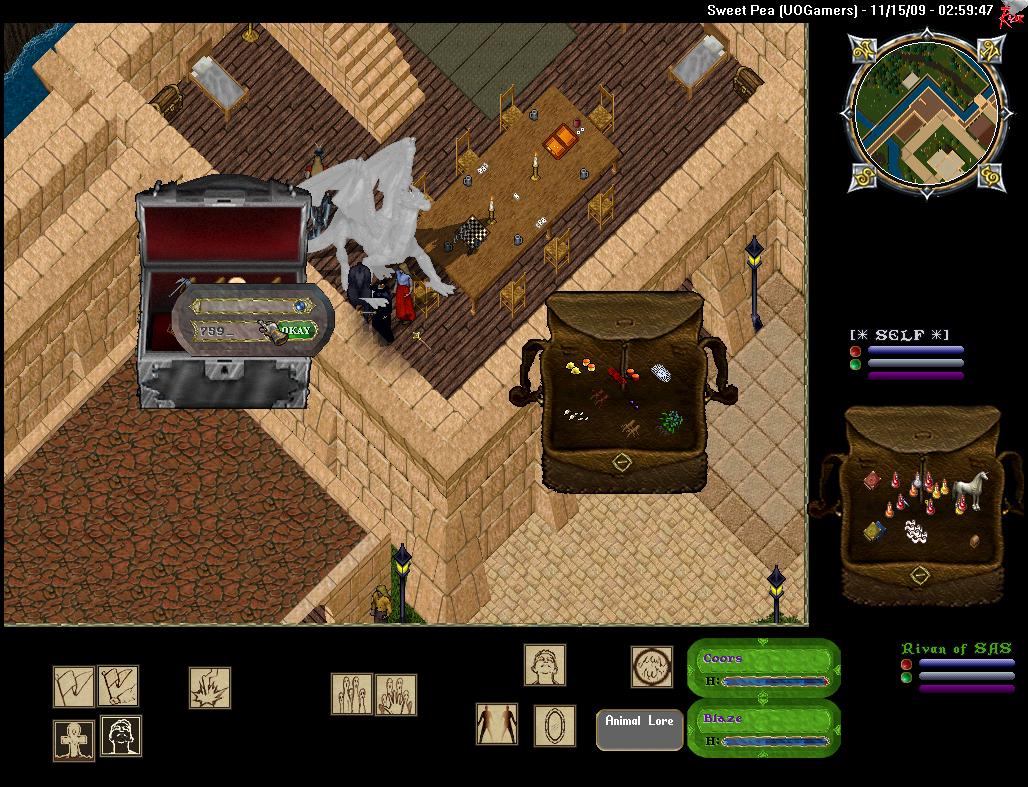Select the Coors pet status bar
1028x787 pixels.
[764, 668]
